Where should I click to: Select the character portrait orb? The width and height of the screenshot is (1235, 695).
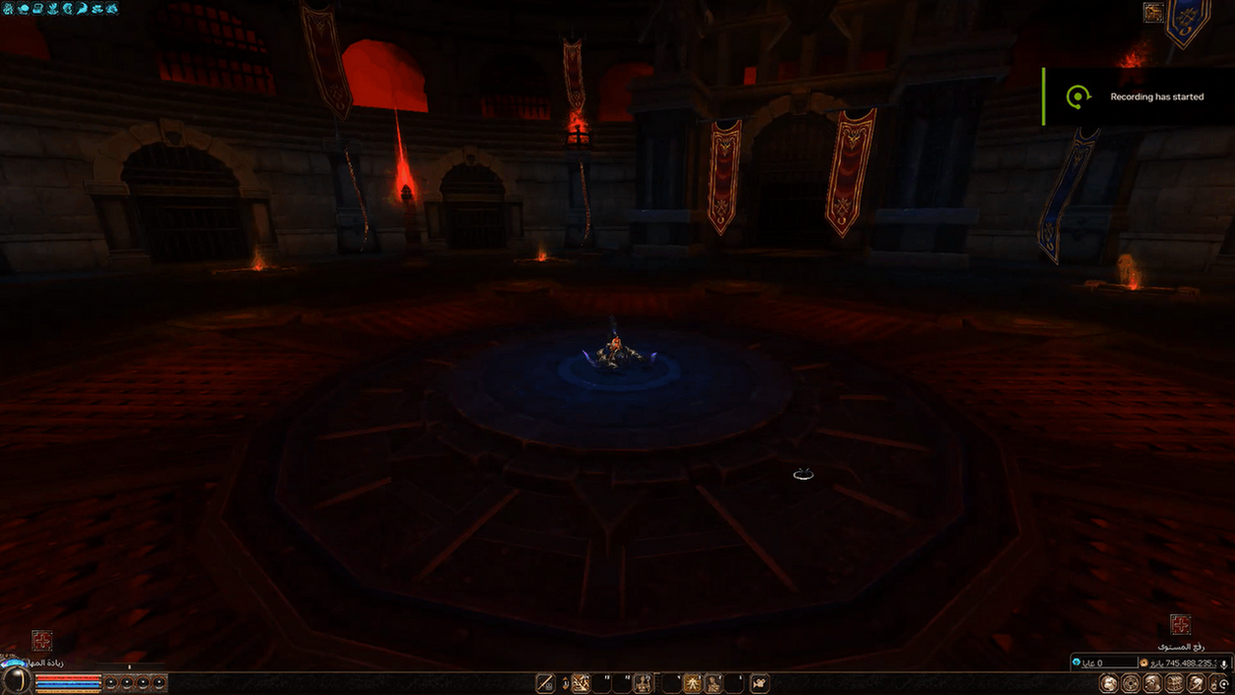(x=16, y=681)
